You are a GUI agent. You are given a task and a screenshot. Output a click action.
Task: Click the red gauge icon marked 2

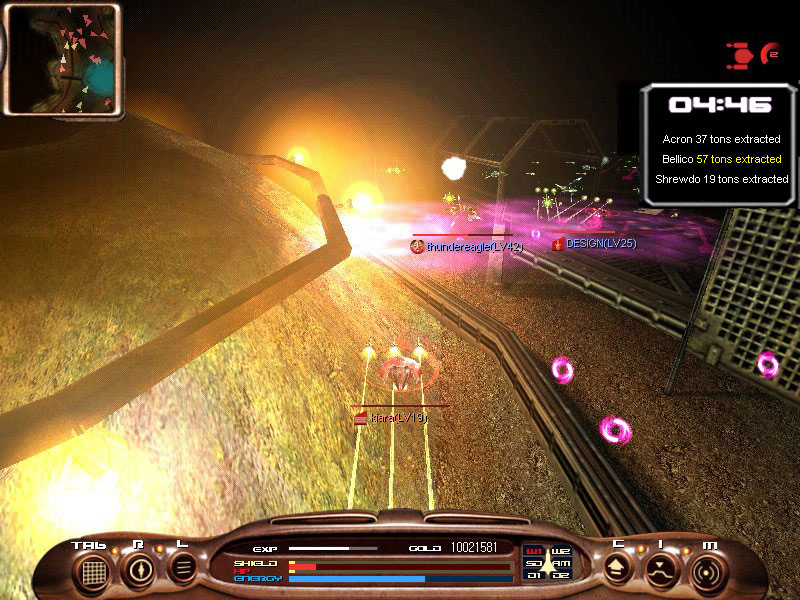770,53
